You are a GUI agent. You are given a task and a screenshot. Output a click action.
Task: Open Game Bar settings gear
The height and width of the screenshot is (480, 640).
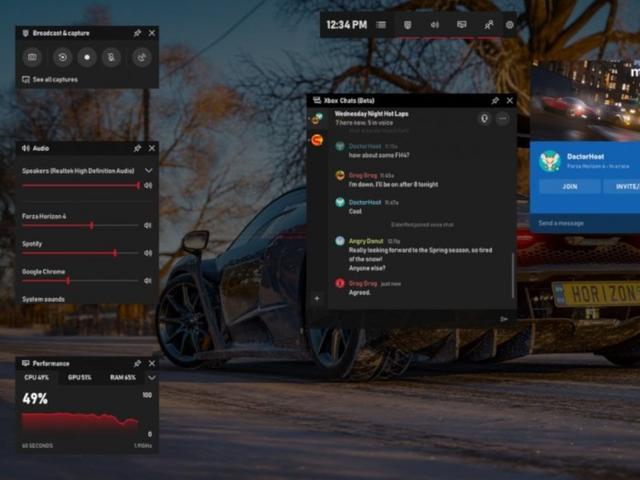pyautogui.click(x=510, y=24)
